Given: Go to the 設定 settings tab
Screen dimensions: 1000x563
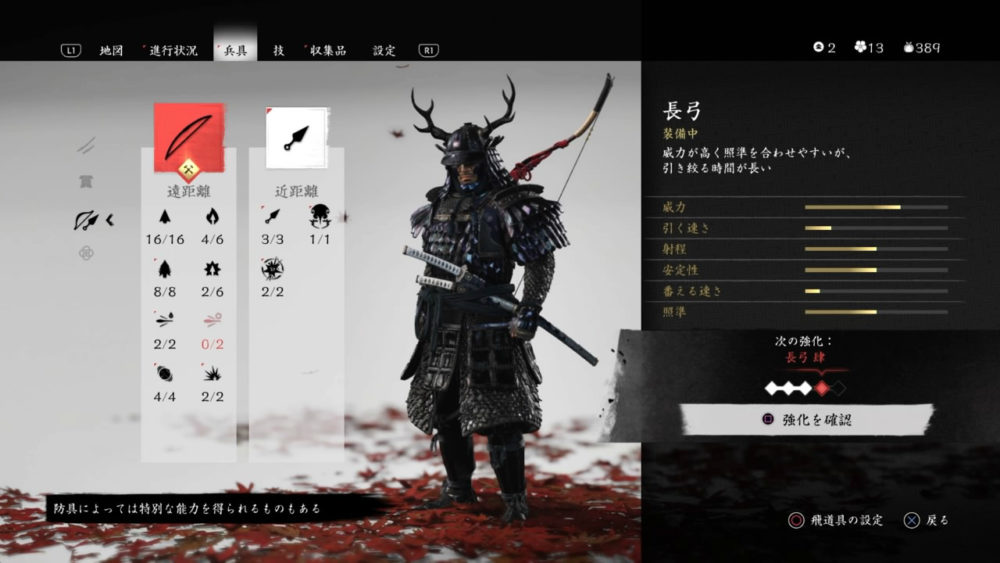Looking at the screenshot, I should [x=384, y=50].
